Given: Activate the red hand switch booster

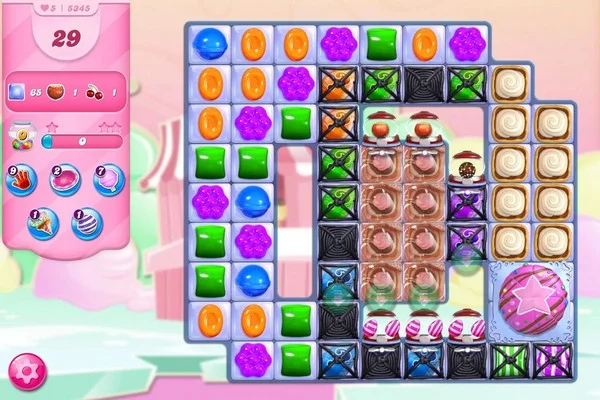Looking at the screenshot, I should coord(21,180).
